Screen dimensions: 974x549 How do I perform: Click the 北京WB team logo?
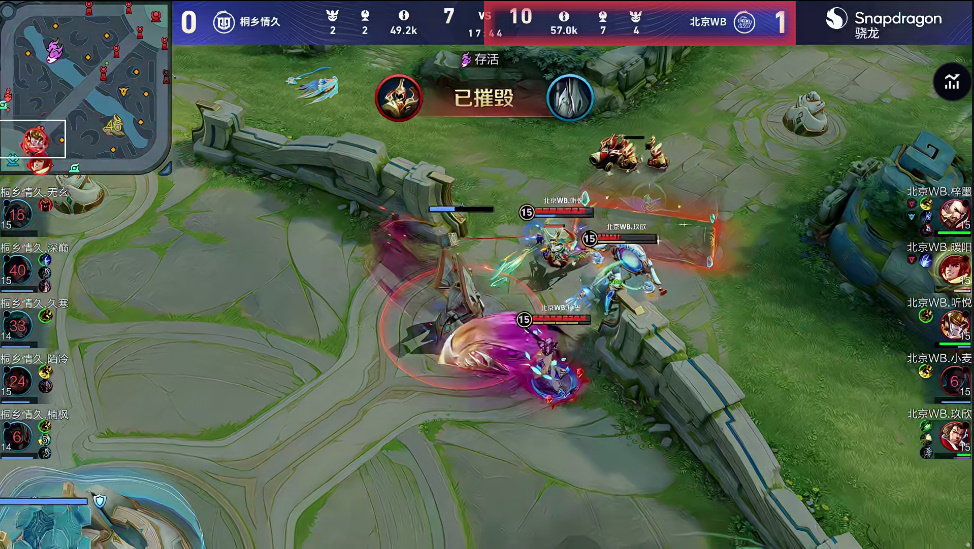[745, 22]
